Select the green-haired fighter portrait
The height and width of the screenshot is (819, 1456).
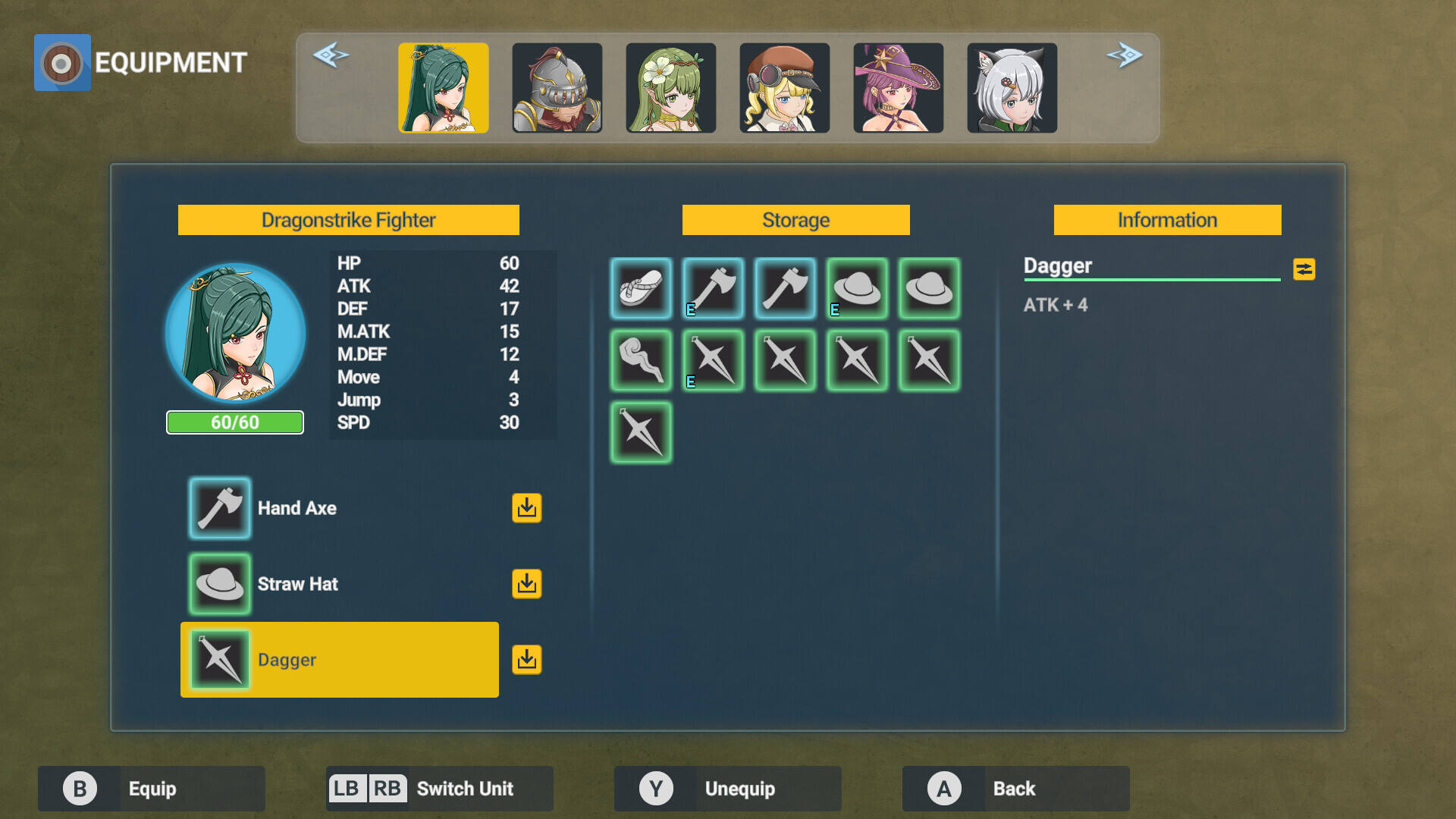pos(444,88)
